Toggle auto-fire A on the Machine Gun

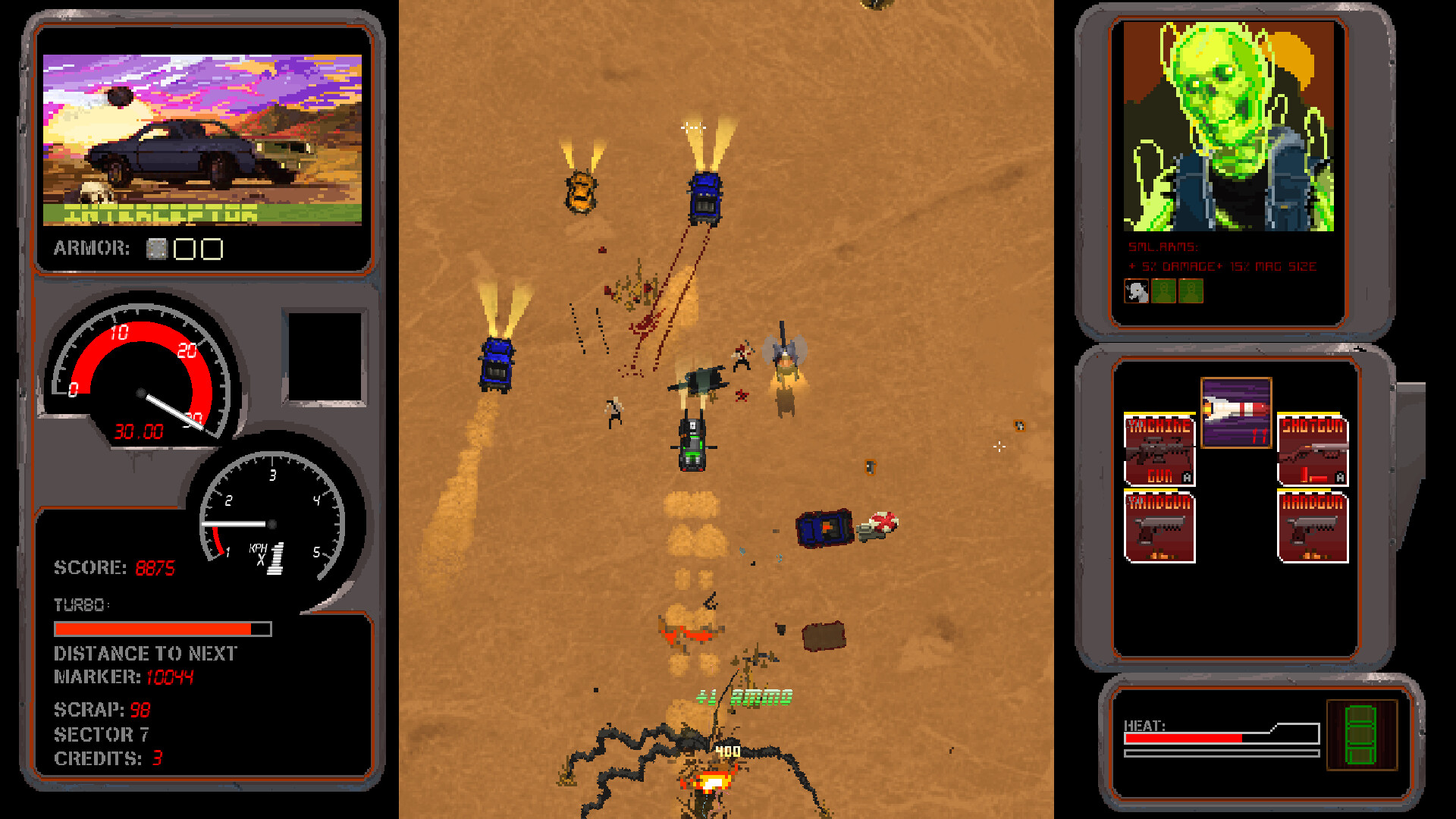pyautogui.click(x=1186, y=476)
